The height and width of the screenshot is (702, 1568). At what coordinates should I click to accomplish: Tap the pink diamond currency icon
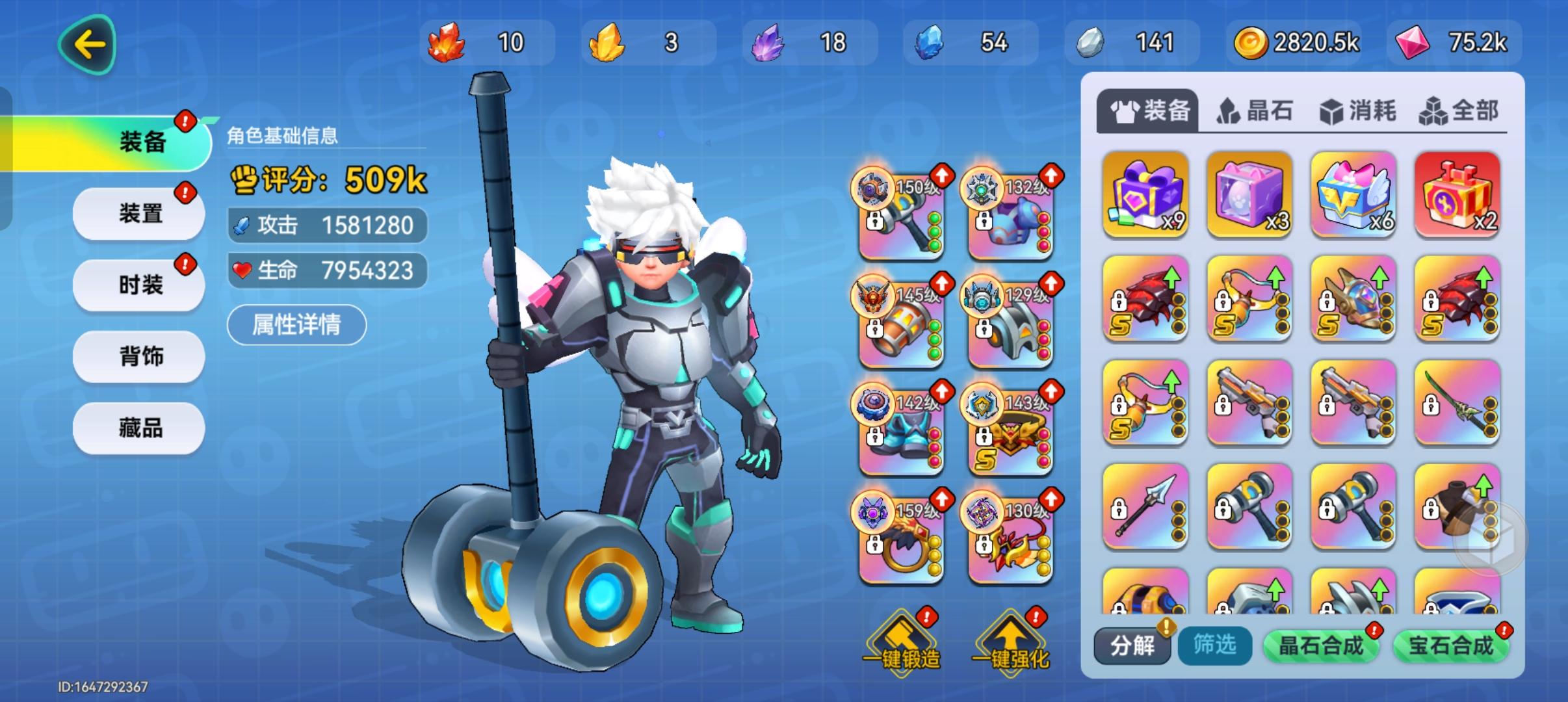[1413, 43]
